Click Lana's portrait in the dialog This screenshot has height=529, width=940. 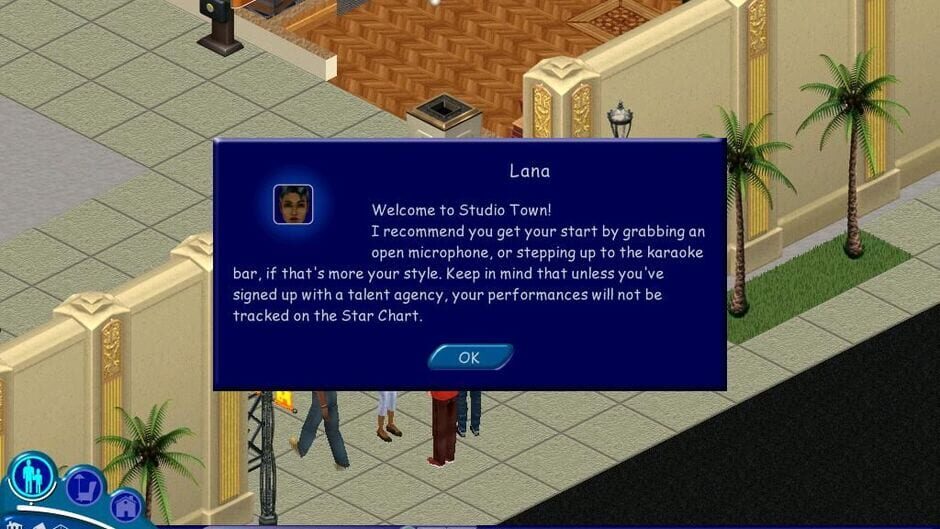tap(293, 204)
